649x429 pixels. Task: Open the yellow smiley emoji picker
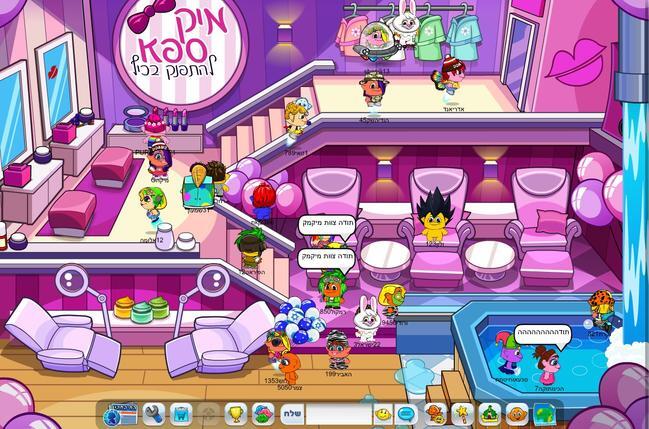coord(383,413)
